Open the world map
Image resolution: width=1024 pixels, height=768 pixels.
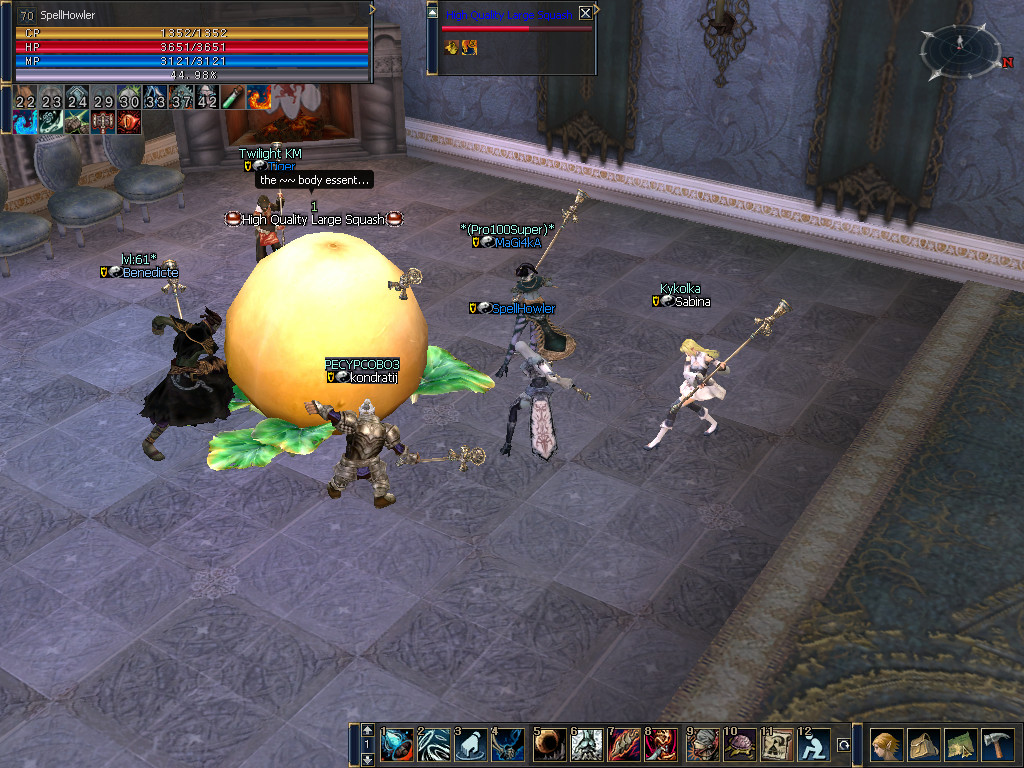click(x=960, y=745)
